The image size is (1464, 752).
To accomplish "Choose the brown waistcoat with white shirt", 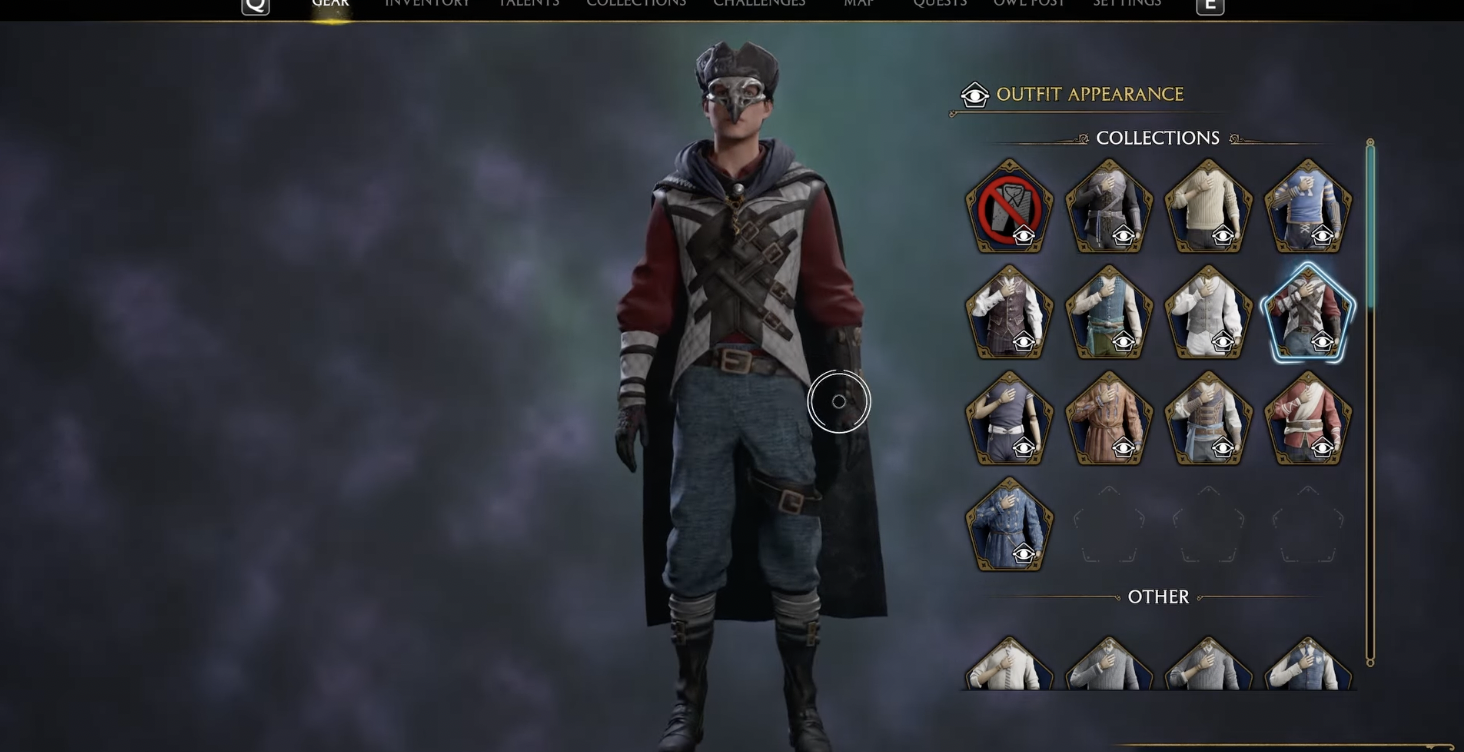I will click(x=1009, y=313).
